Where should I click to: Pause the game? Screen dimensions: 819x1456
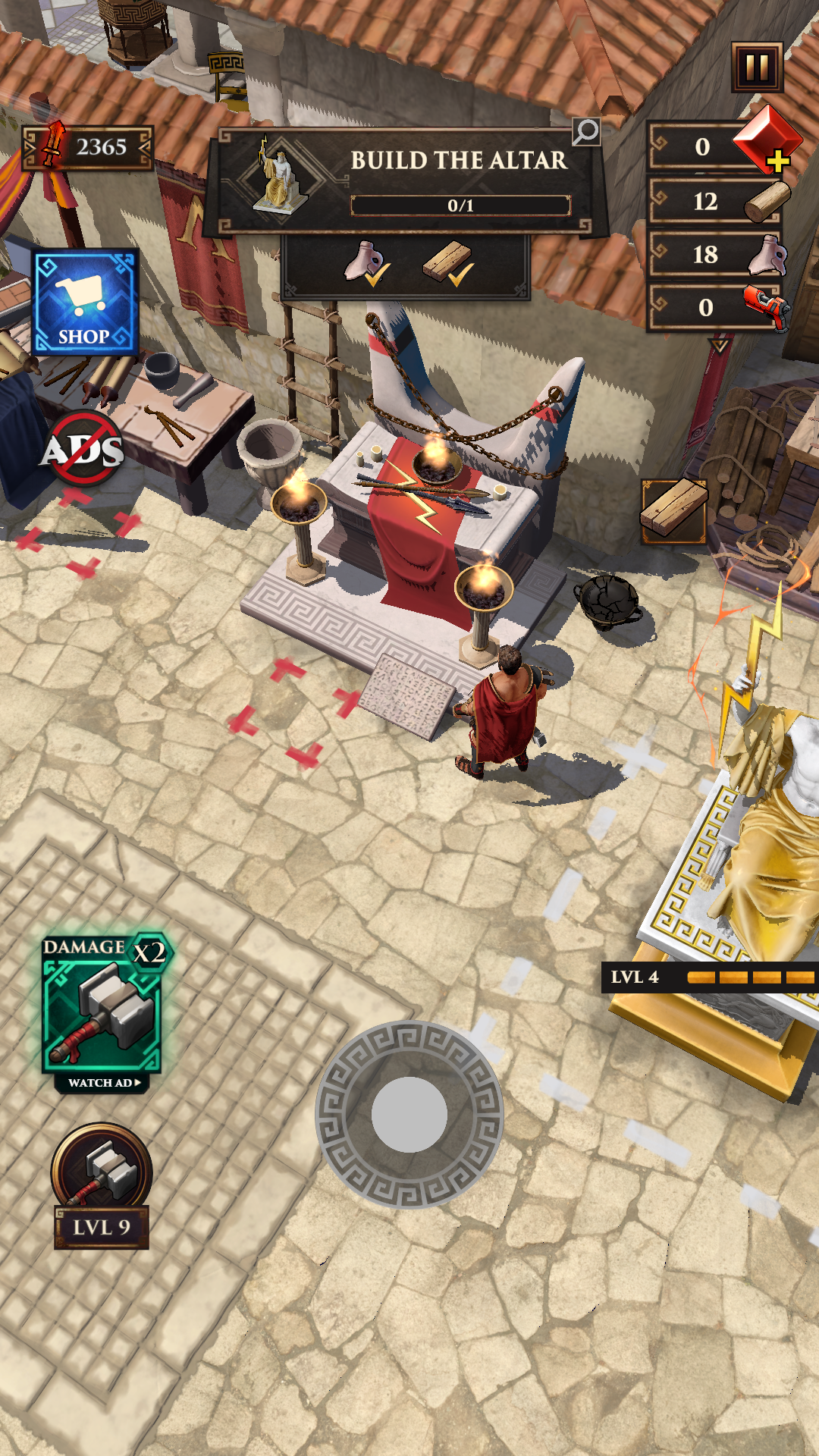pos(757,67)
